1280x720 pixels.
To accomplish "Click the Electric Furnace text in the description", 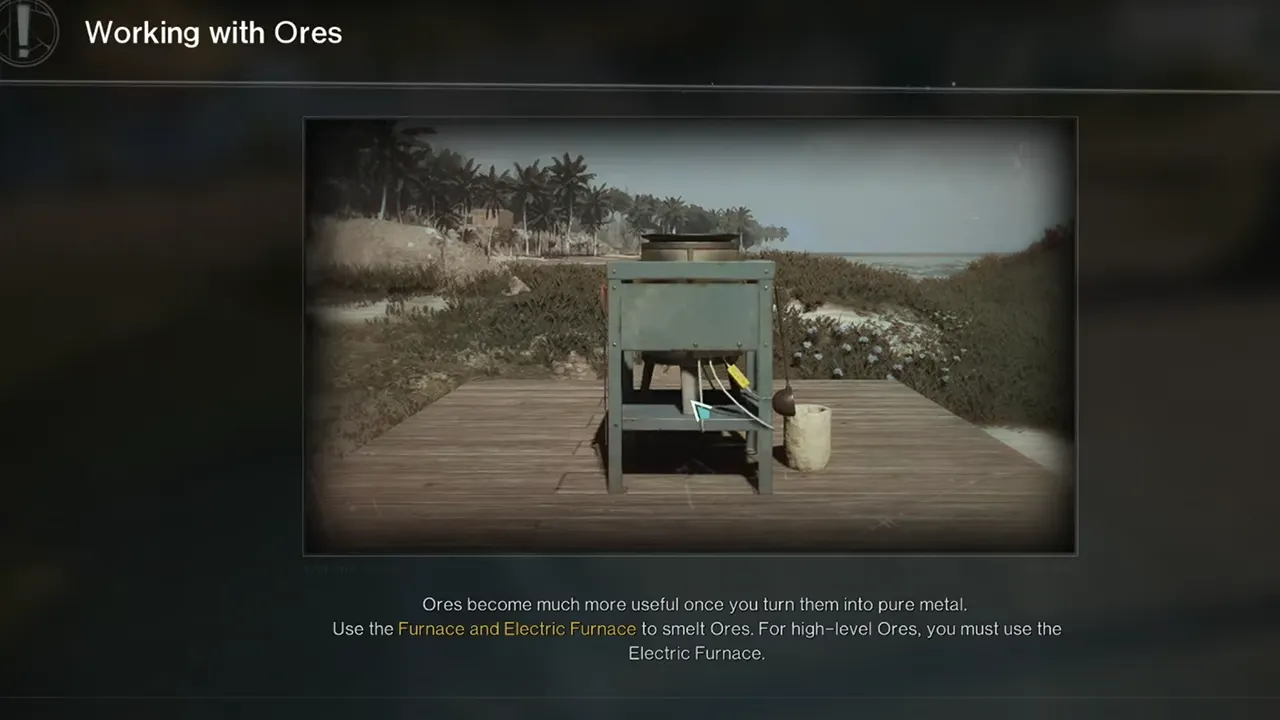I will coord(697,653).
